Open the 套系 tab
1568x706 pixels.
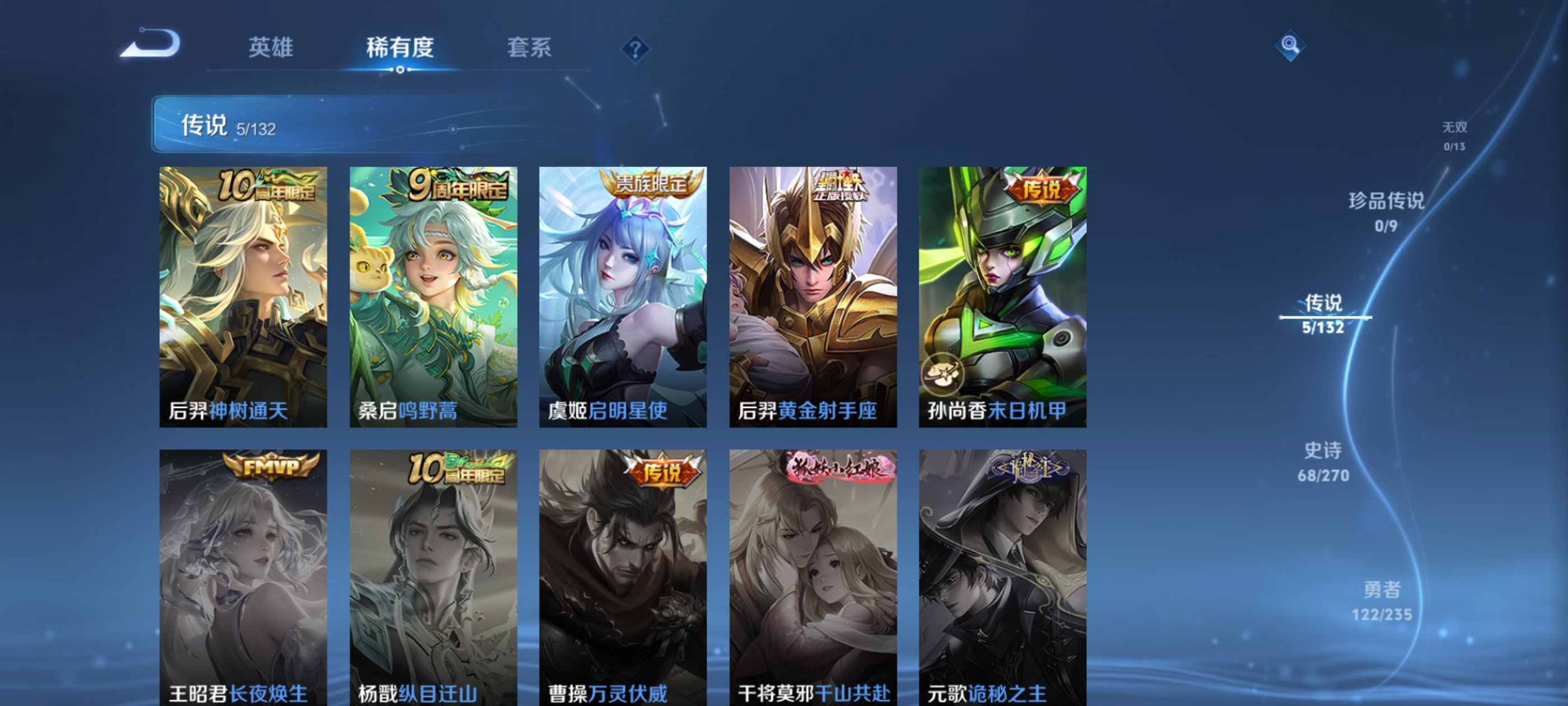click(x=529, y=48)
